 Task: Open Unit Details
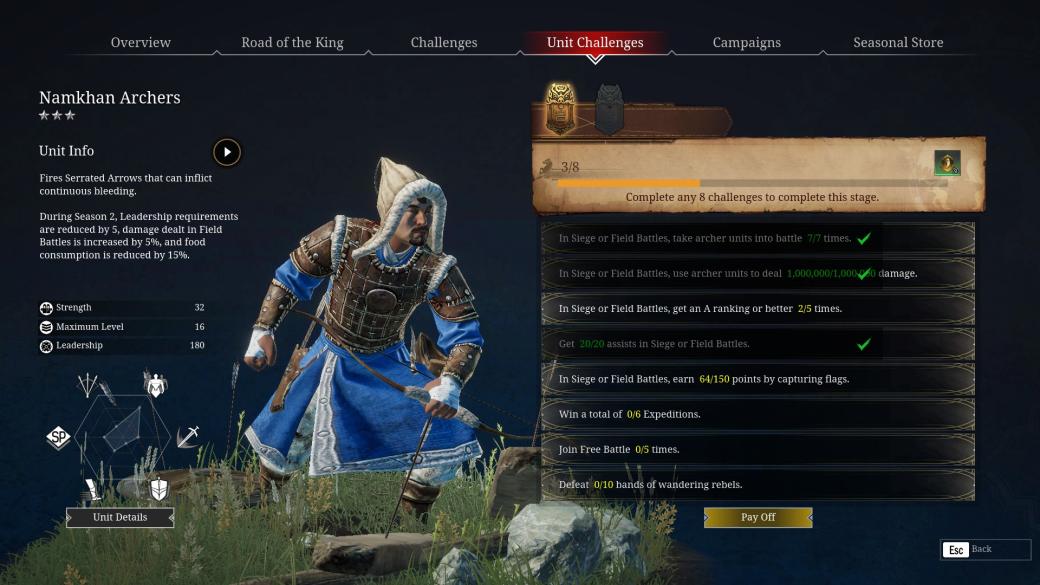[x=120, y=517]
